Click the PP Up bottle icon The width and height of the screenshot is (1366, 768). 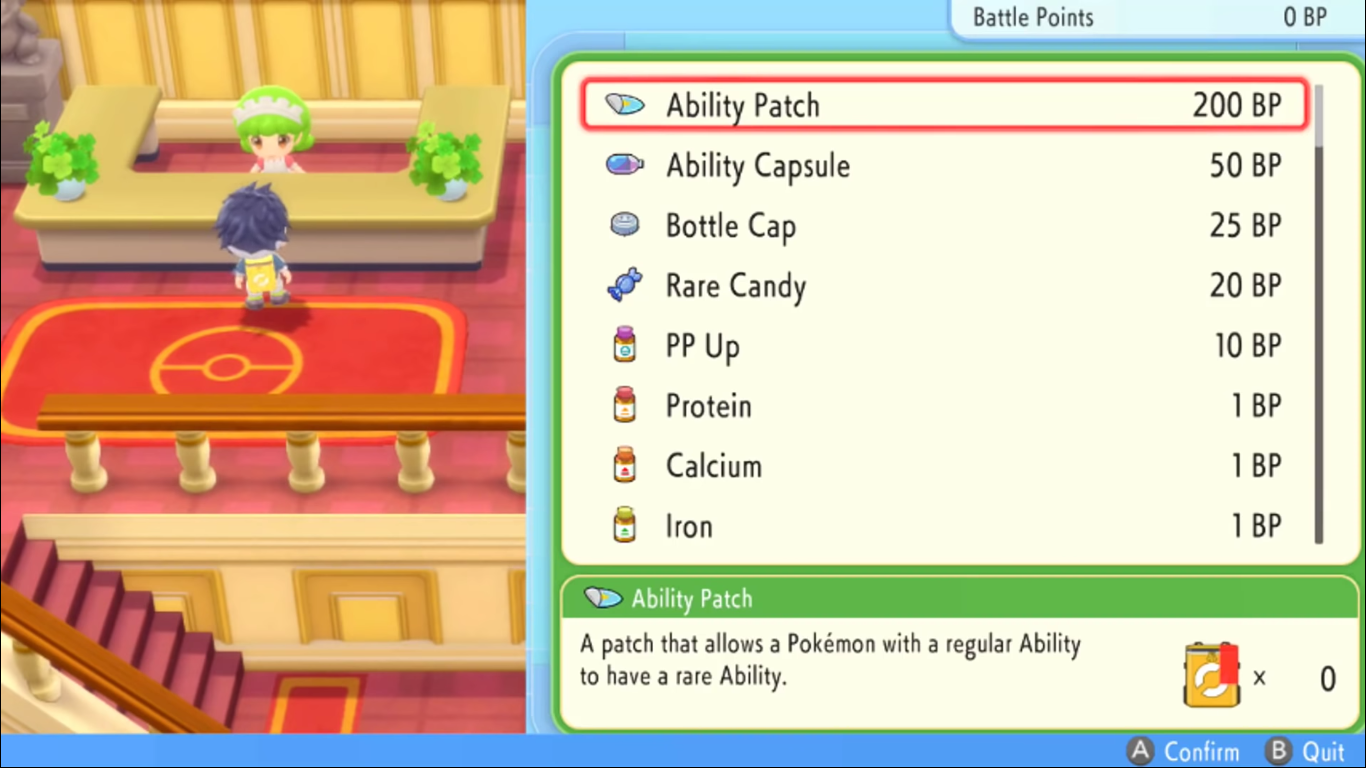coord(623,344)
